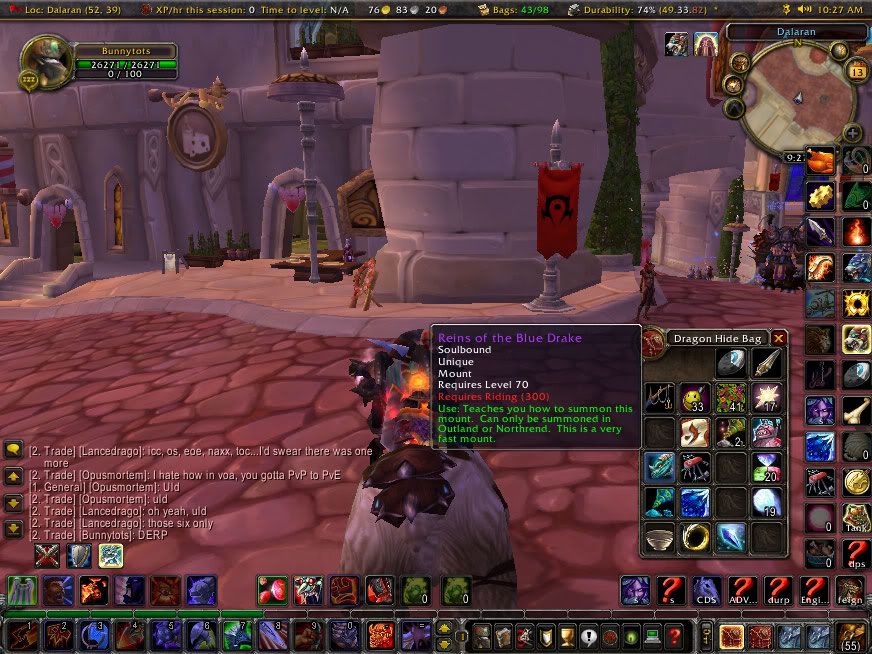
Task: Activate the roasted turkey food icon
Action: coord(821,160)
